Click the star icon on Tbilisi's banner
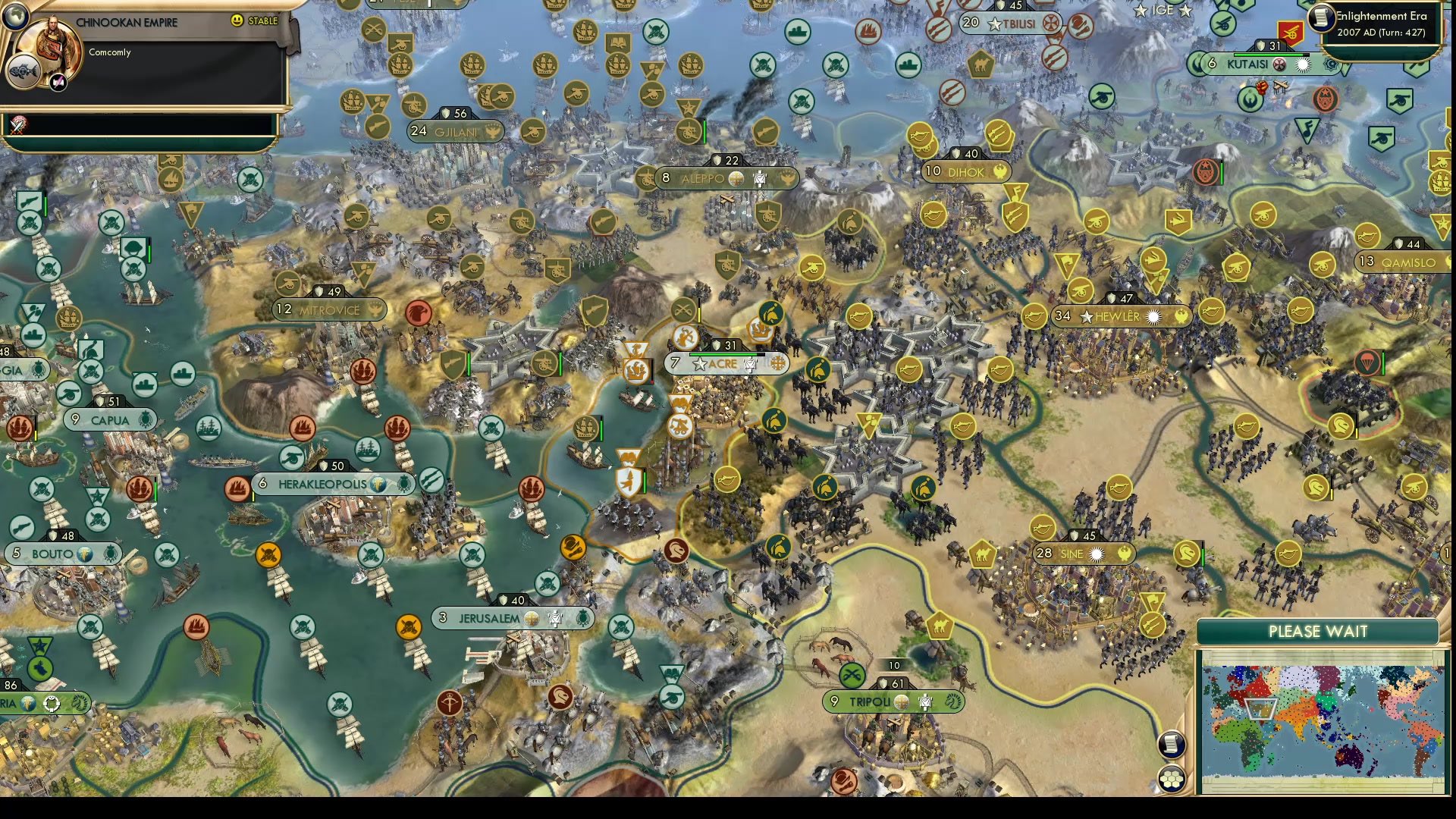Image resolution: width=1456 pixels, height=819 pixels. (994, 24)
